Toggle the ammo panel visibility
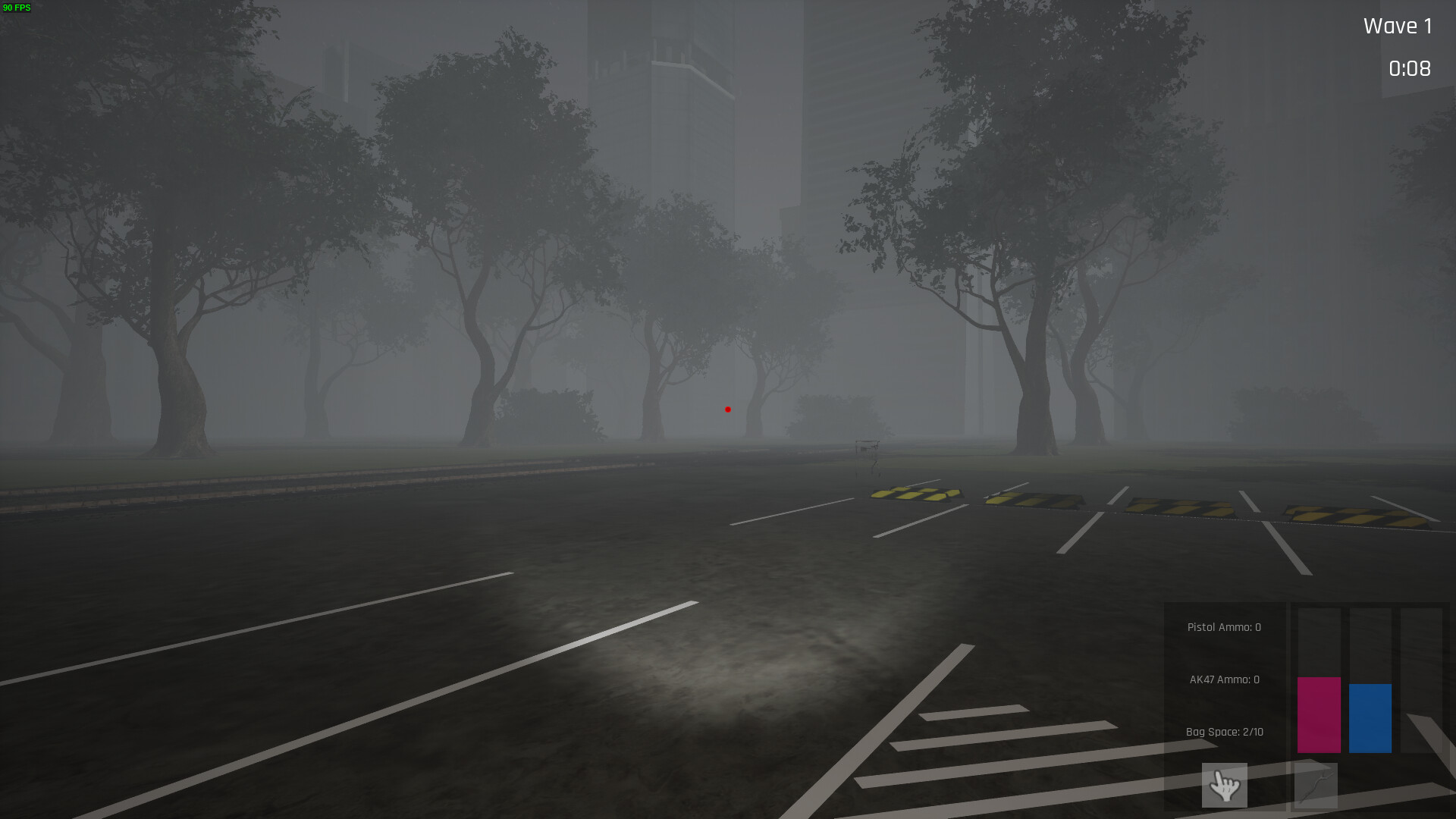This screenshot has width=1456, height=819. coord(1224,679)
